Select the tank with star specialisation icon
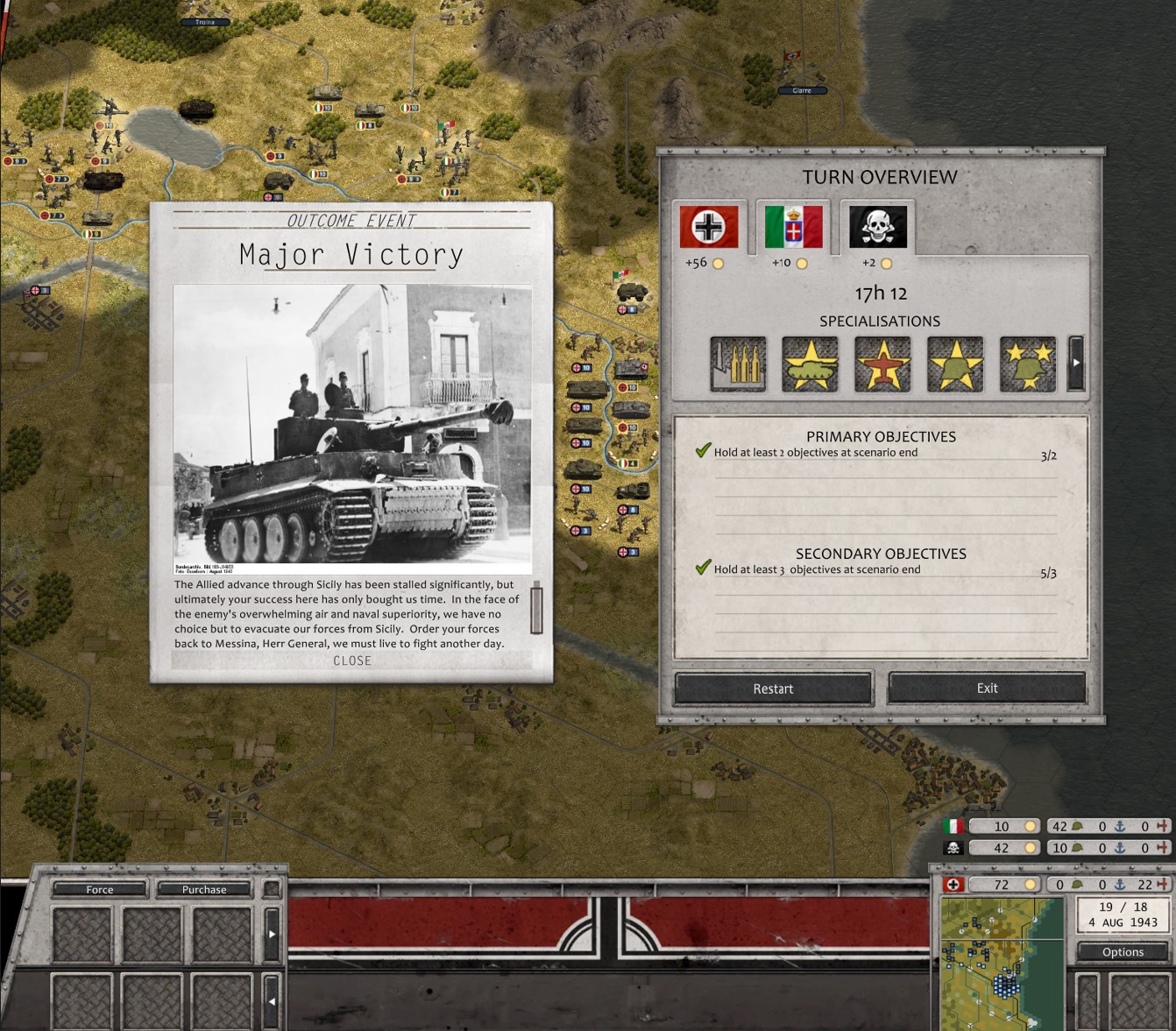Viewport: 1176px width, 1031px height. 811,364
